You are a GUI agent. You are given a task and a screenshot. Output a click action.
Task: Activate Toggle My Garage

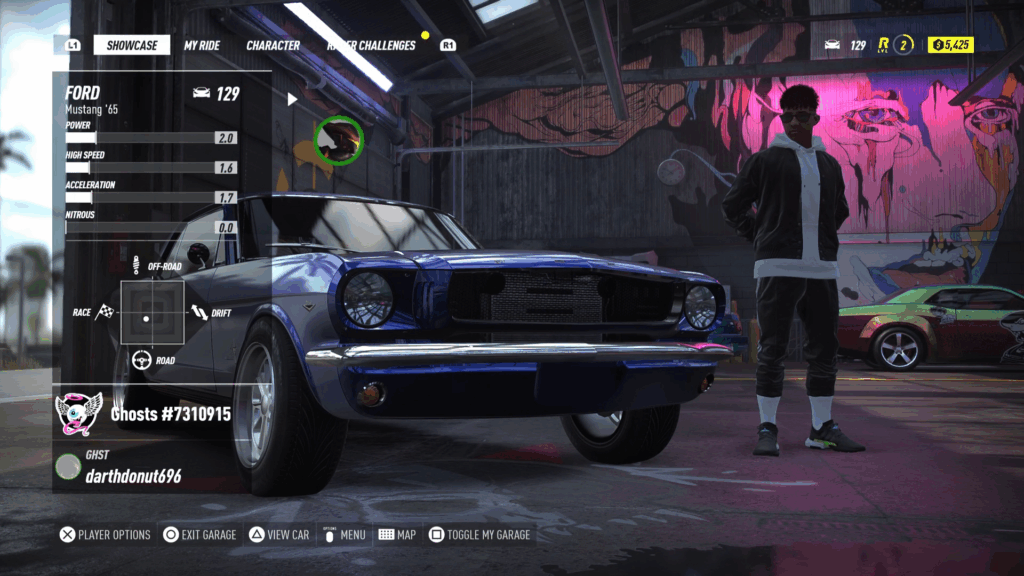coord(480,535)
